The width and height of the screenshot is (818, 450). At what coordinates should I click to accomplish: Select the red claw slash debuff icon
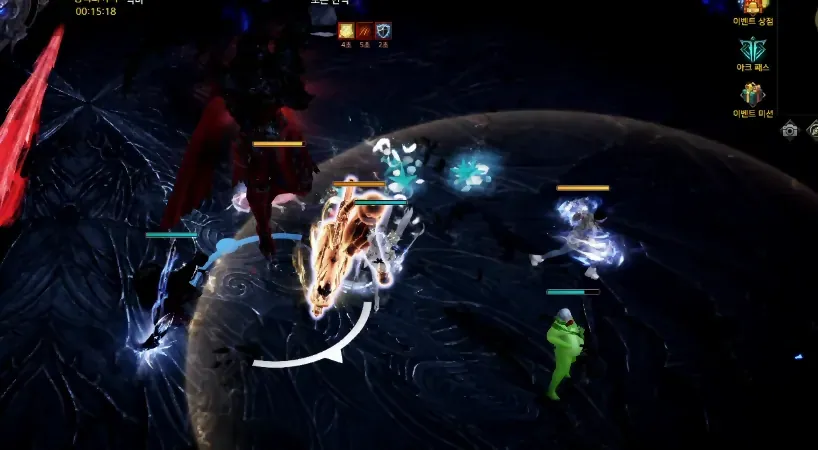(x=365, y=31)
